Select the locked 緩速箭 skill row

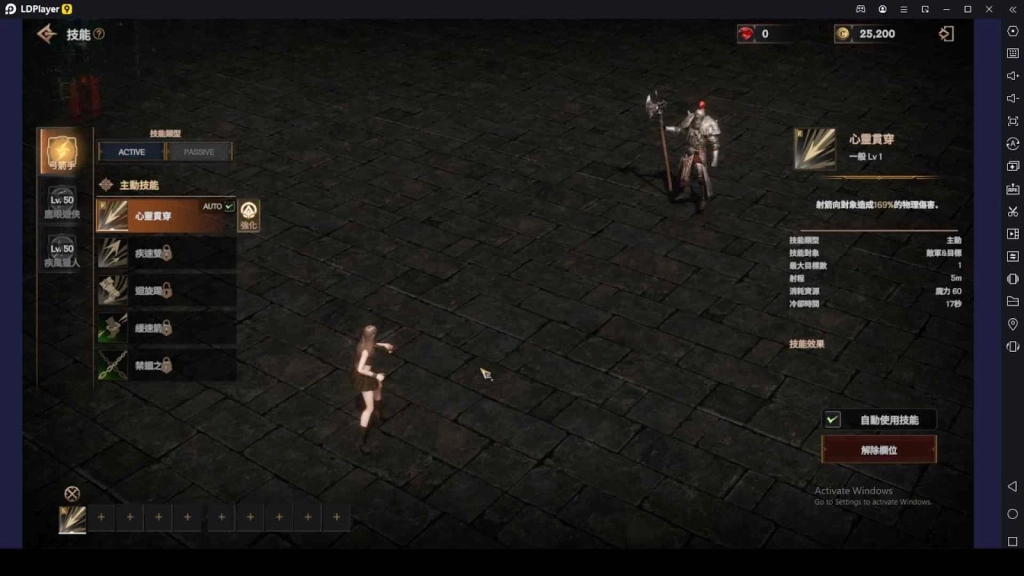(165, 327)
